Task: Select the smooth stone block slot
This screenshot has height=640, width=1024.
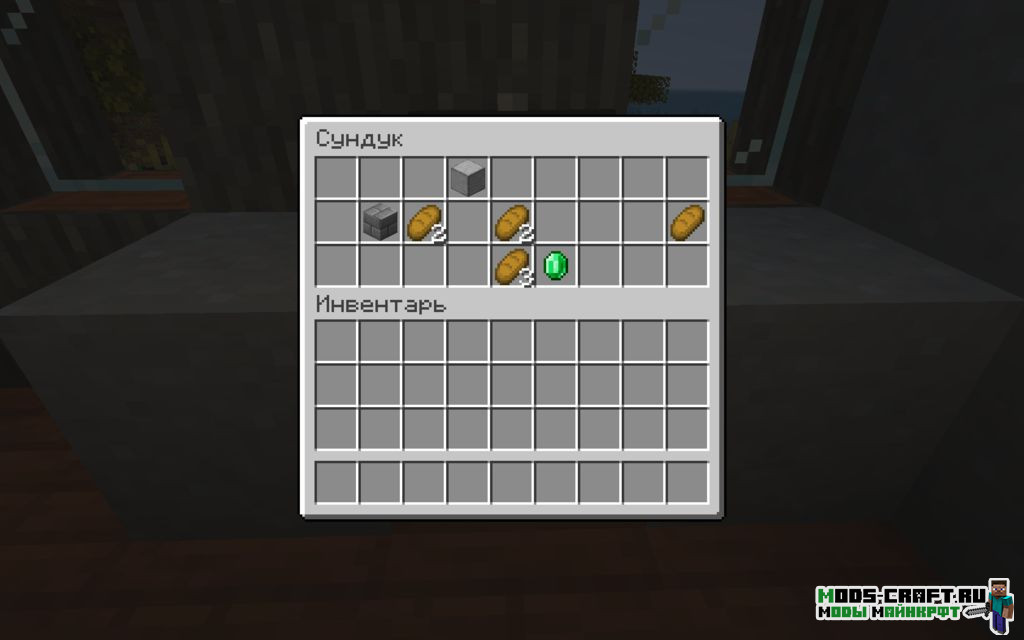Action: tap(467, 178)
